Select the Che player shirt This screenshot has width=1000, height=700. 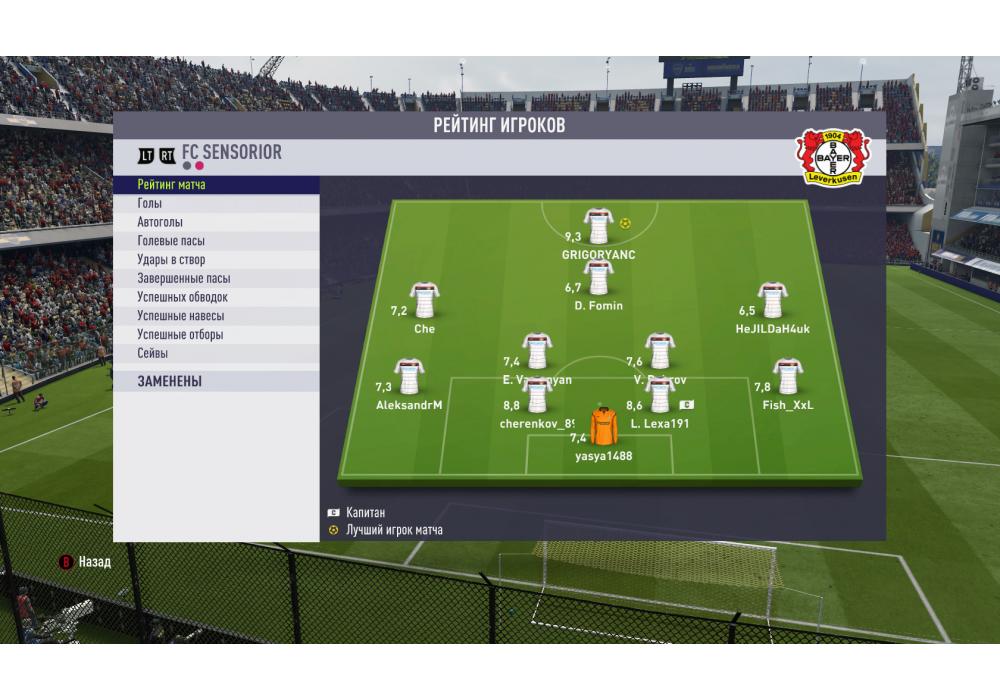coord(424,300)
